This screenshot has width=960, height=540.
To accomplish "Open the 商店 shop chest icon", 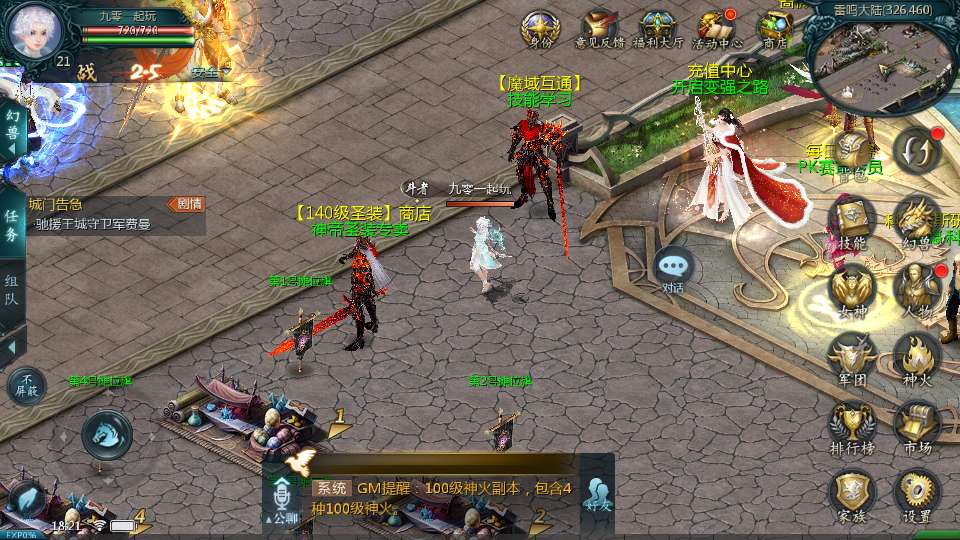I will click(774, 27).
